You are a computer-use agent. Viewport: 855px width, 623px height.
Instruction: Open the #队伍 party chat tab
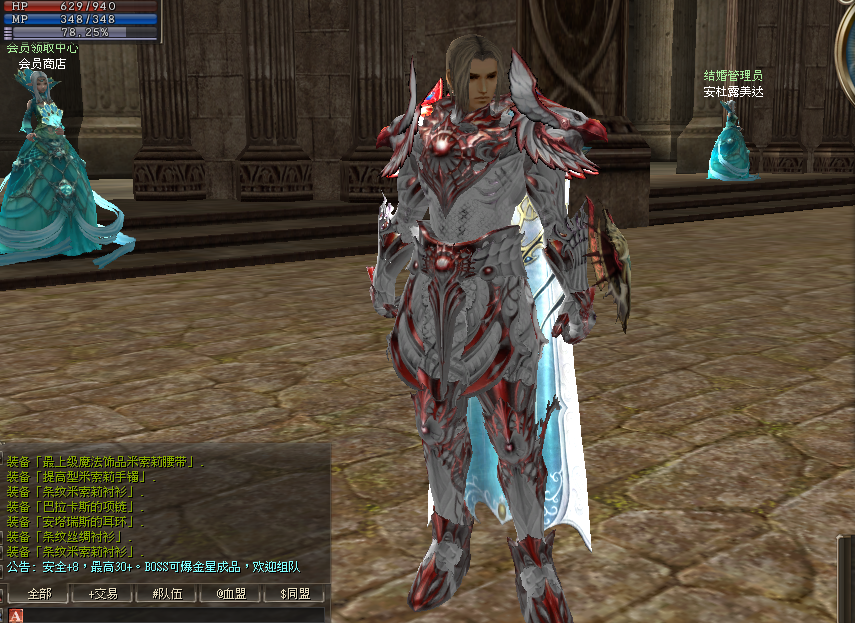pyautogui.click(x=167, y=594)
